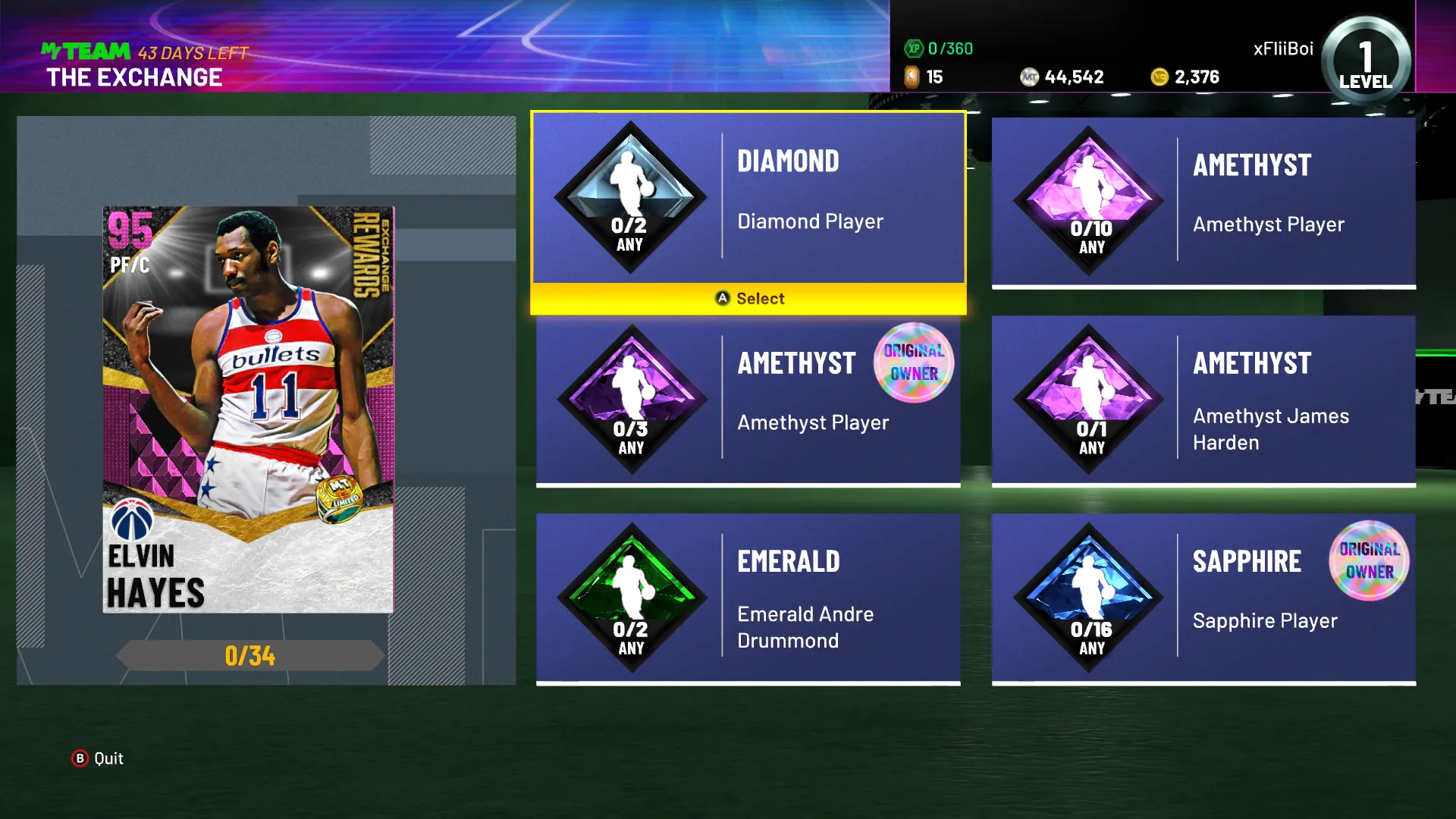Select the Amethyst James Harden requirement
The width and height of the screenshot is (1456, 819).
click(x=1203, y=400)
